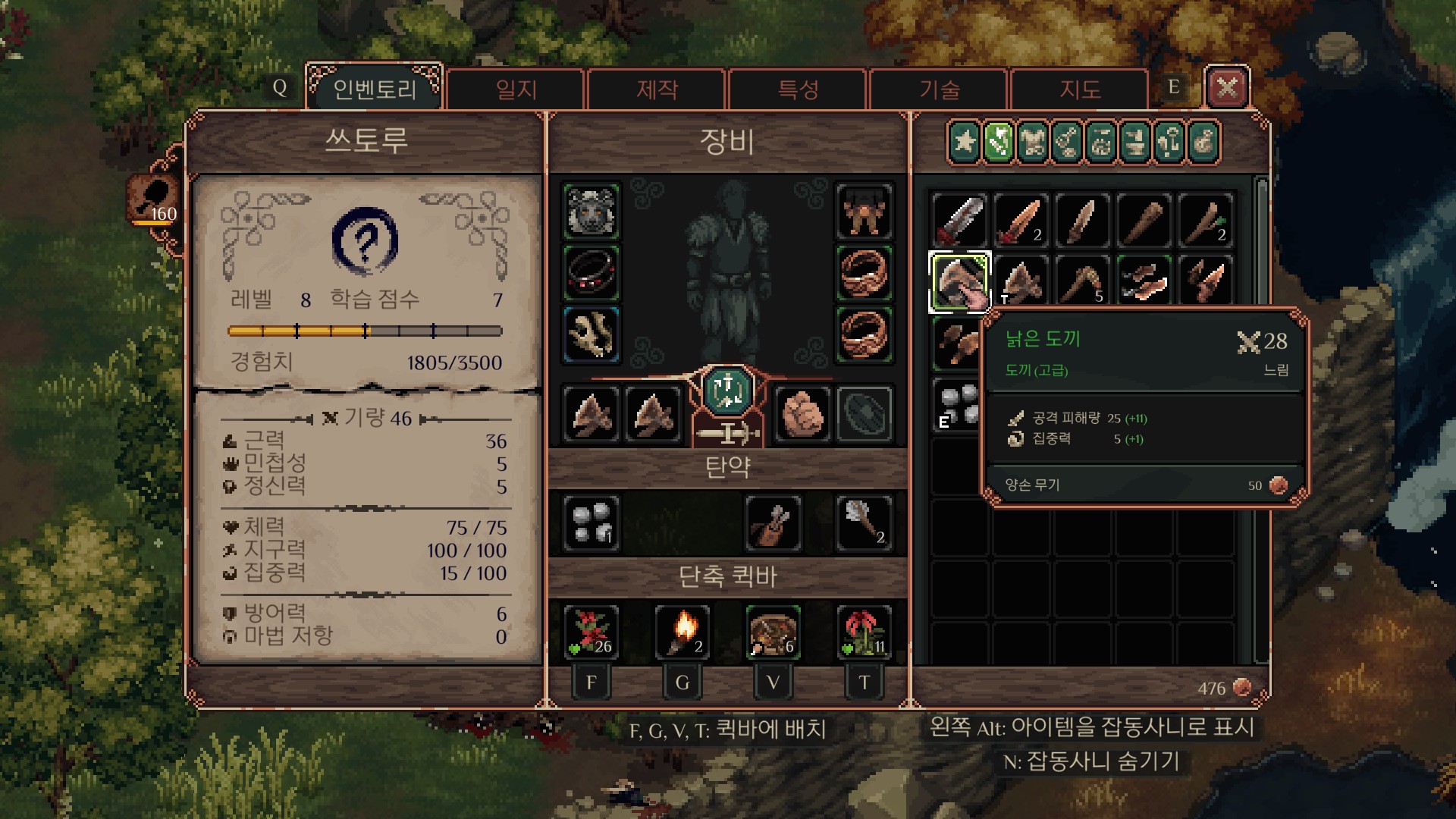1456x819 pixels.
Task: Close the inventory with the red X
Action: [x=1226, y=88]
